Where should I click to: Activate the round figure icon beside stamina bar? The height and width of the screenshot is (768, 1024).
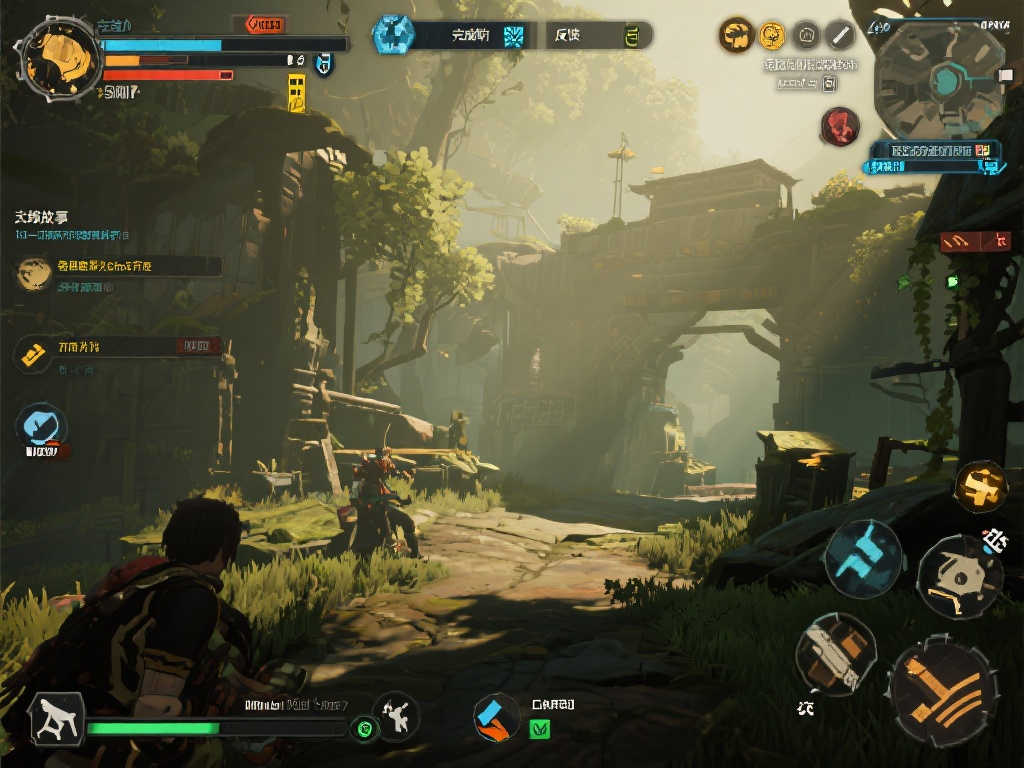[395, 716]
